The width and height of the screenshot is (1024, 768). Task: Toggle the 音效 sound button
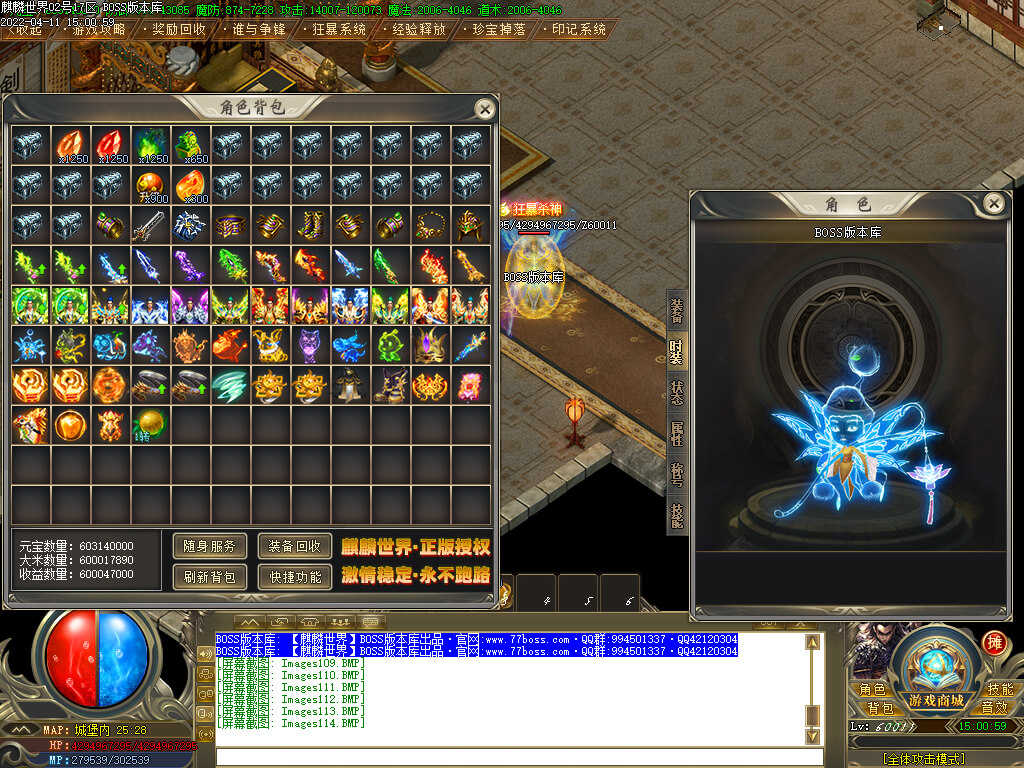[994, 708]
